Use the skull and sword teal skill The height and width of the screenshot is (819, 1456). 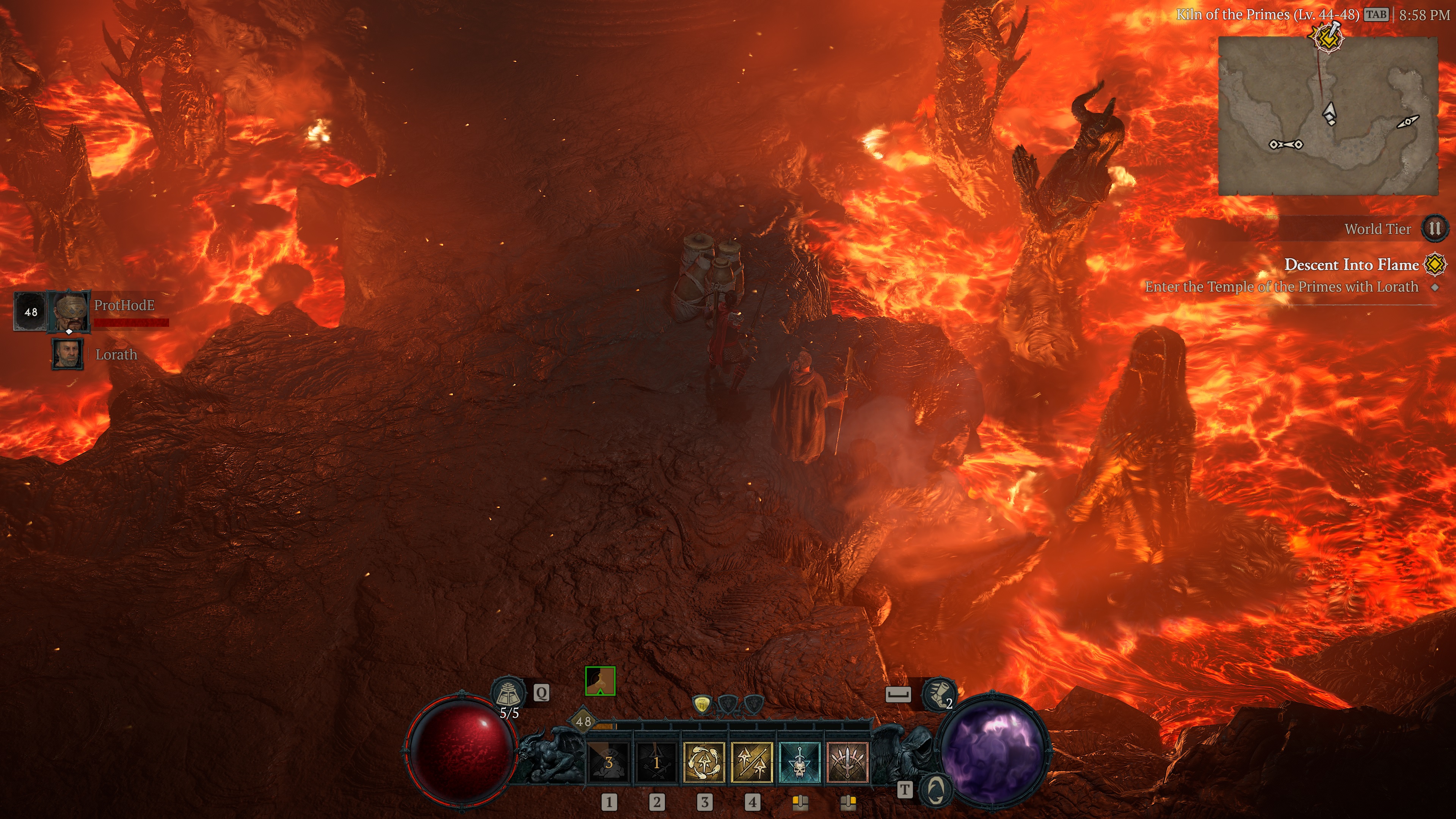pyautogui.click(x=799, y=761)
